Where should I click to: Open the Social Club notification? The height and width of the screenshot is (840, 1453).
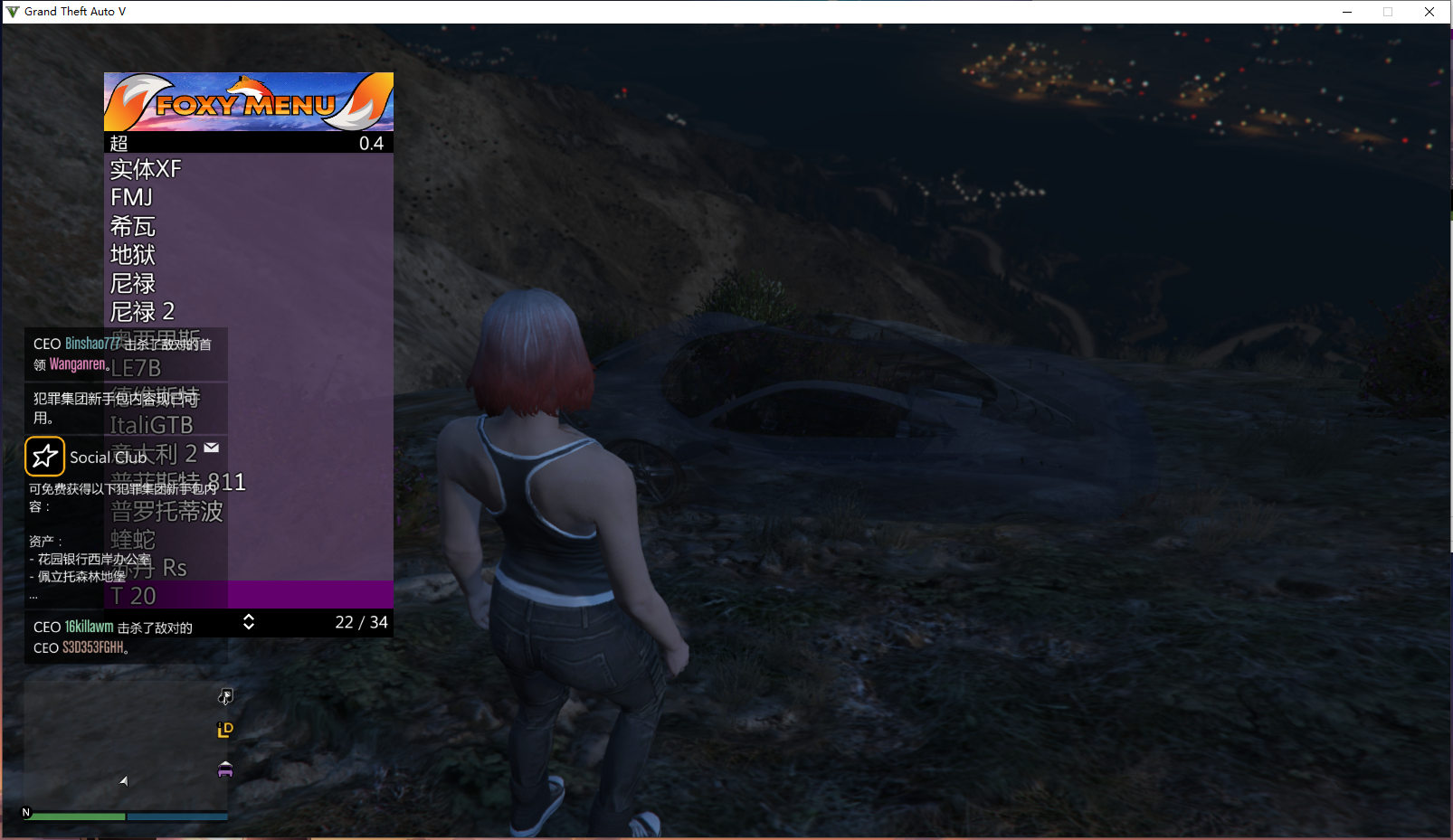pyautogui.click(x=109, y=458)
